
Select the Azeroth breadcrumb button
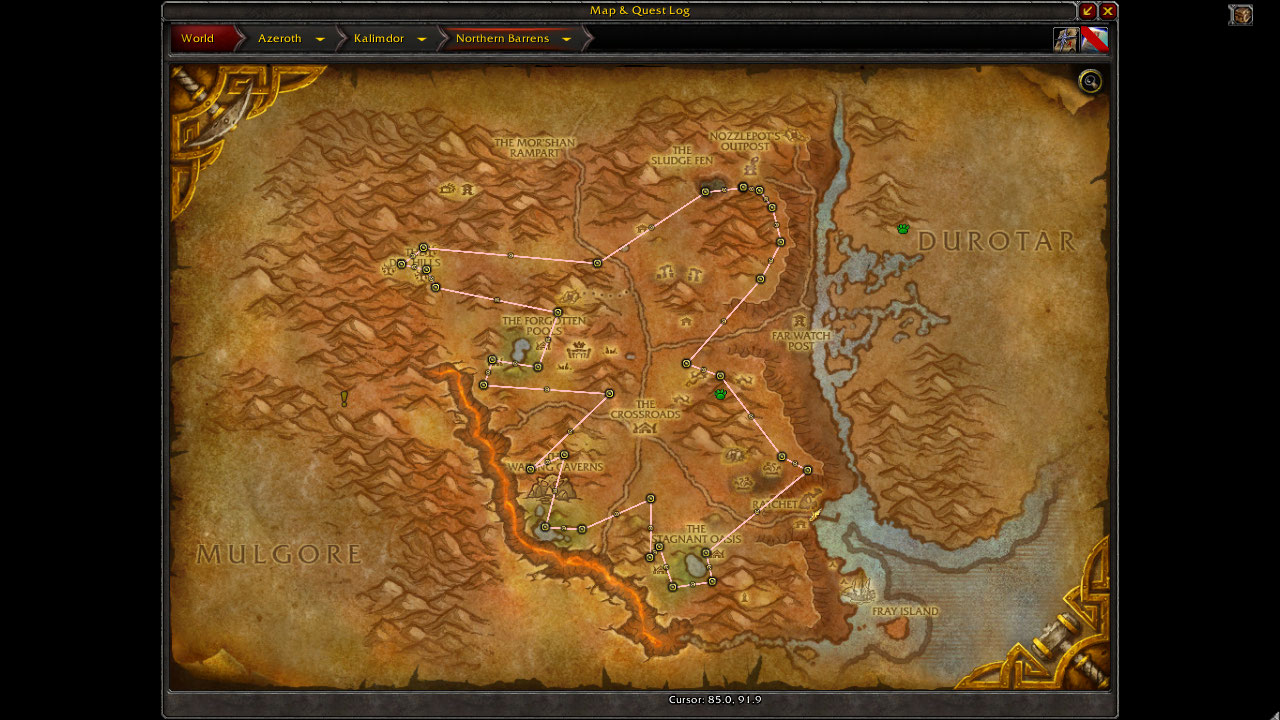[x=279, y=39]
